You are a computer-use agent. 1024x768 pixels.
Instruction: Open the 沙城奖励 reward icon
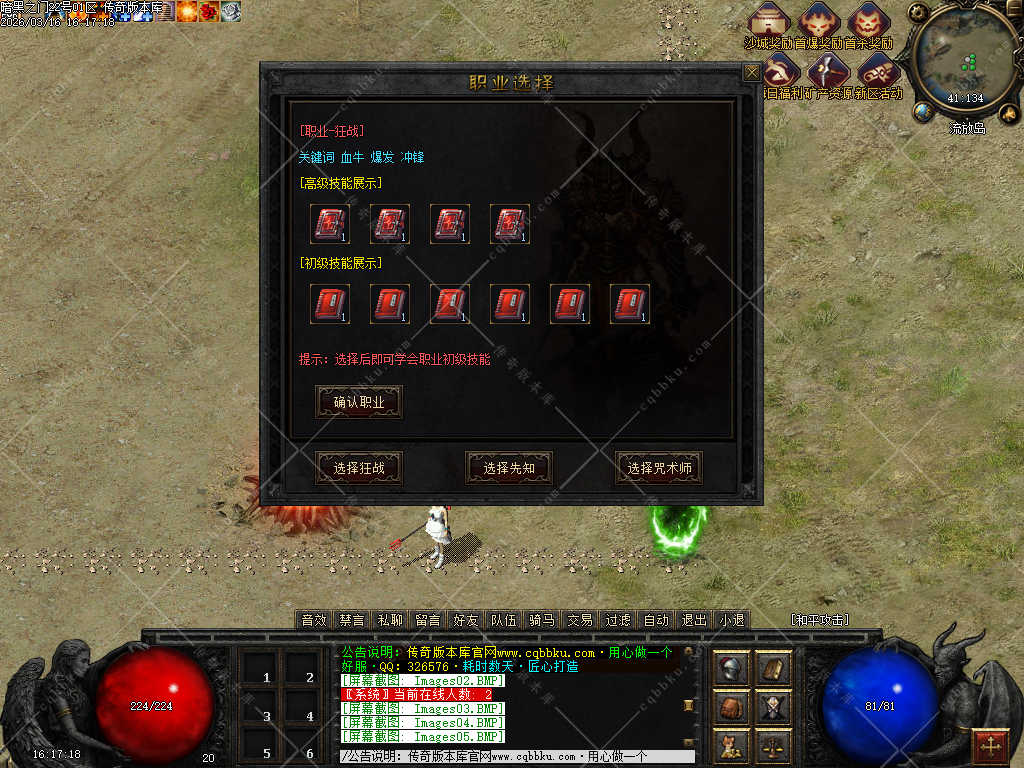tap(769, 22)
